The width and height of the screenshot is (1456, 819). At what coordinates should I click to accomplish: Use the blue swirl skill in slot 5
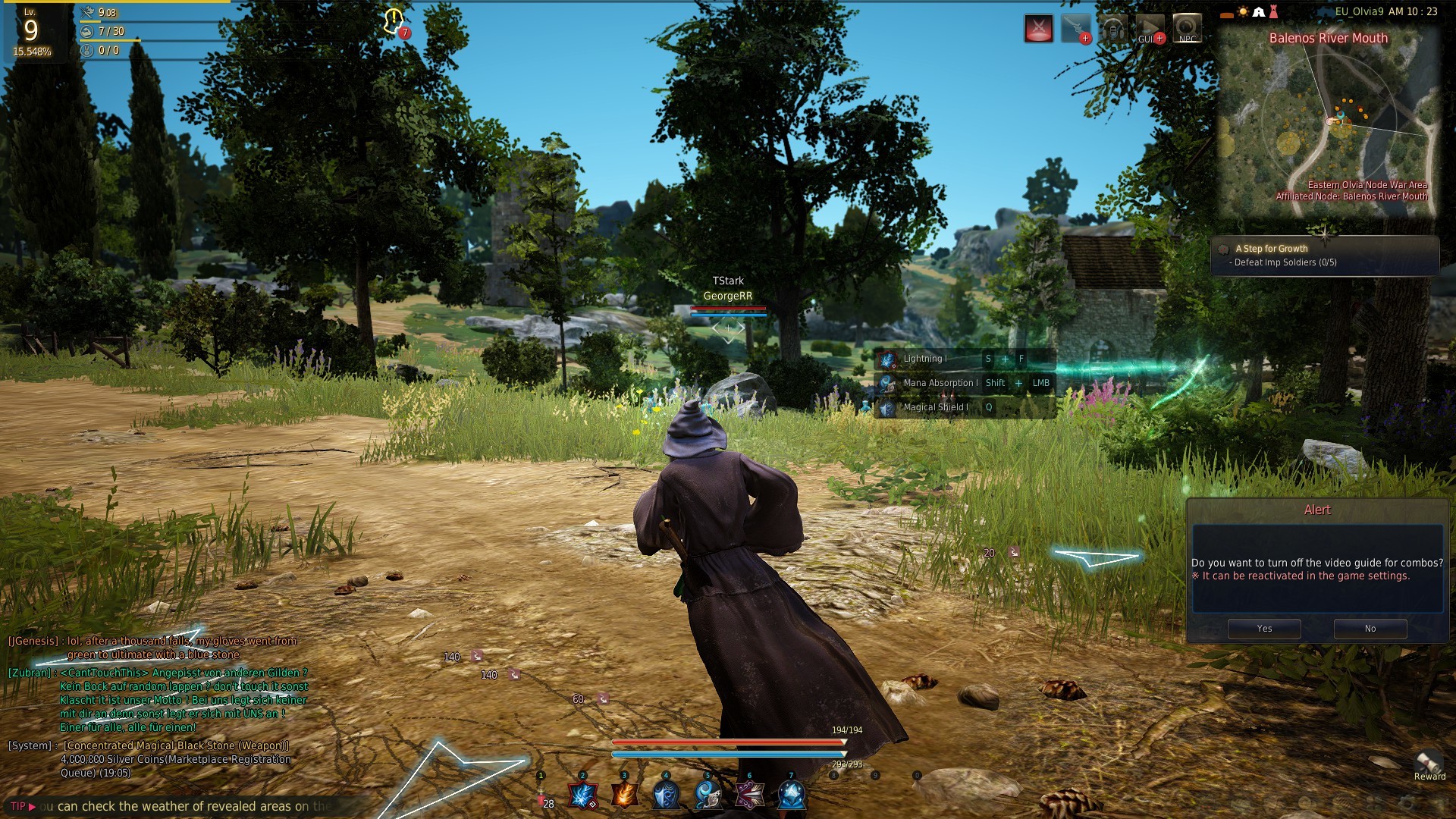[708, 795]
